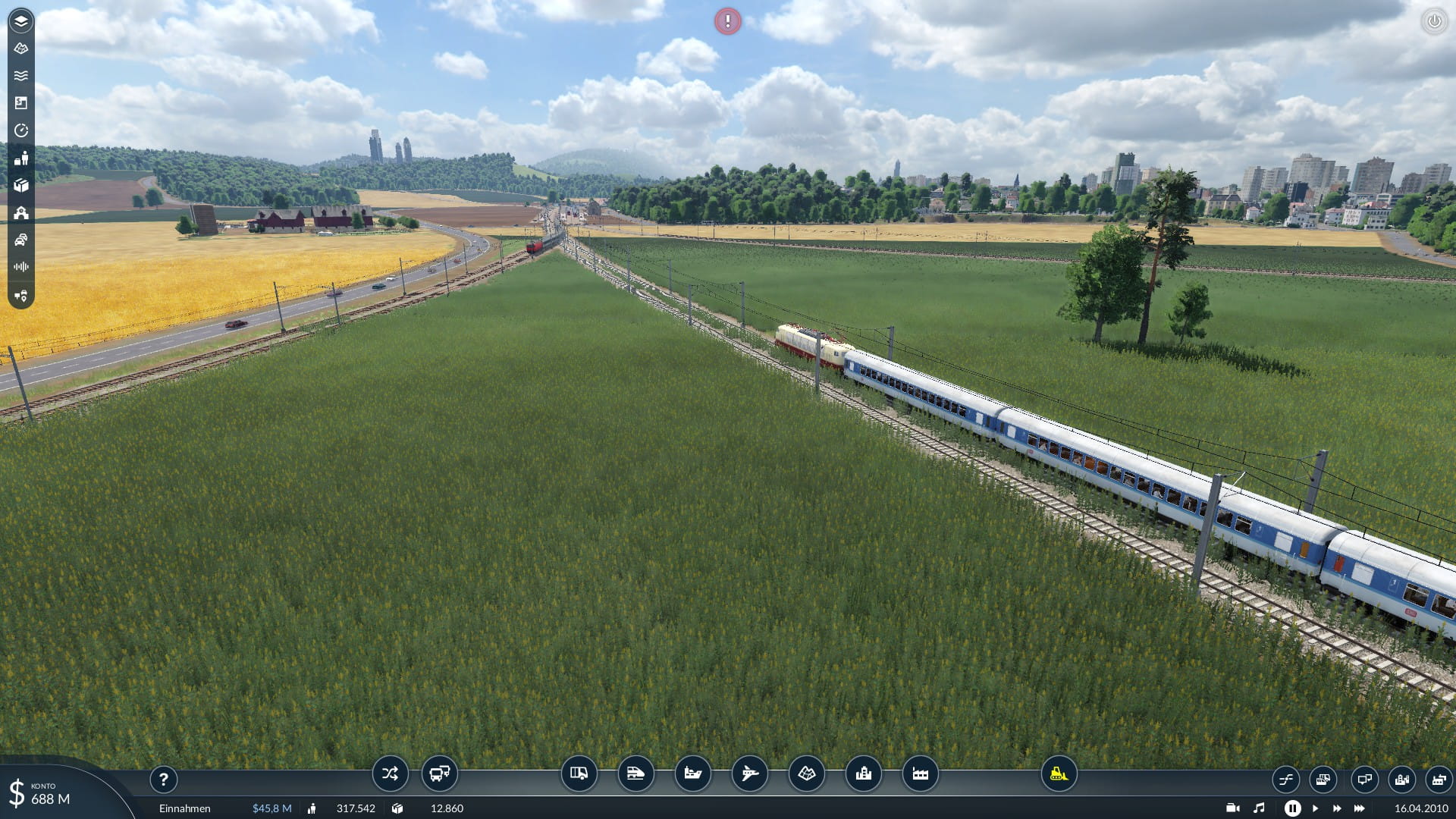Enable the water waves layer
The image size is (1456, 819).
(21, 76)
